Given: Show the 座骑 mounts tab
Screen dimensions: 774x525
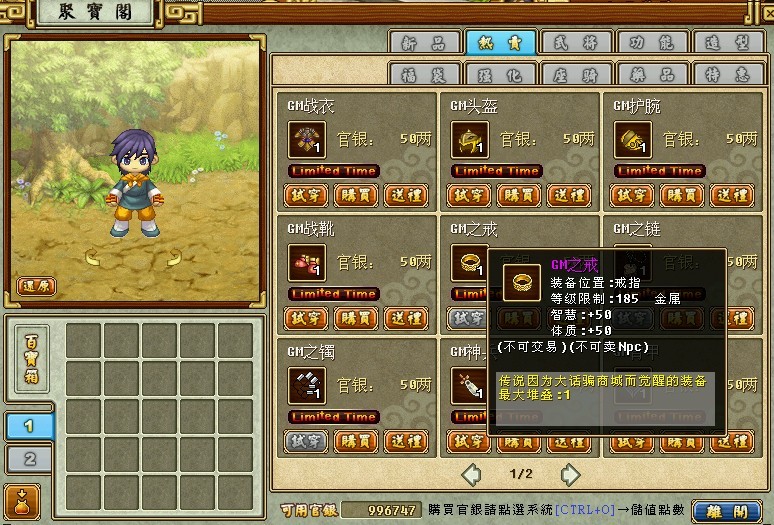Looking at the screenshot, I should point(576,74).
